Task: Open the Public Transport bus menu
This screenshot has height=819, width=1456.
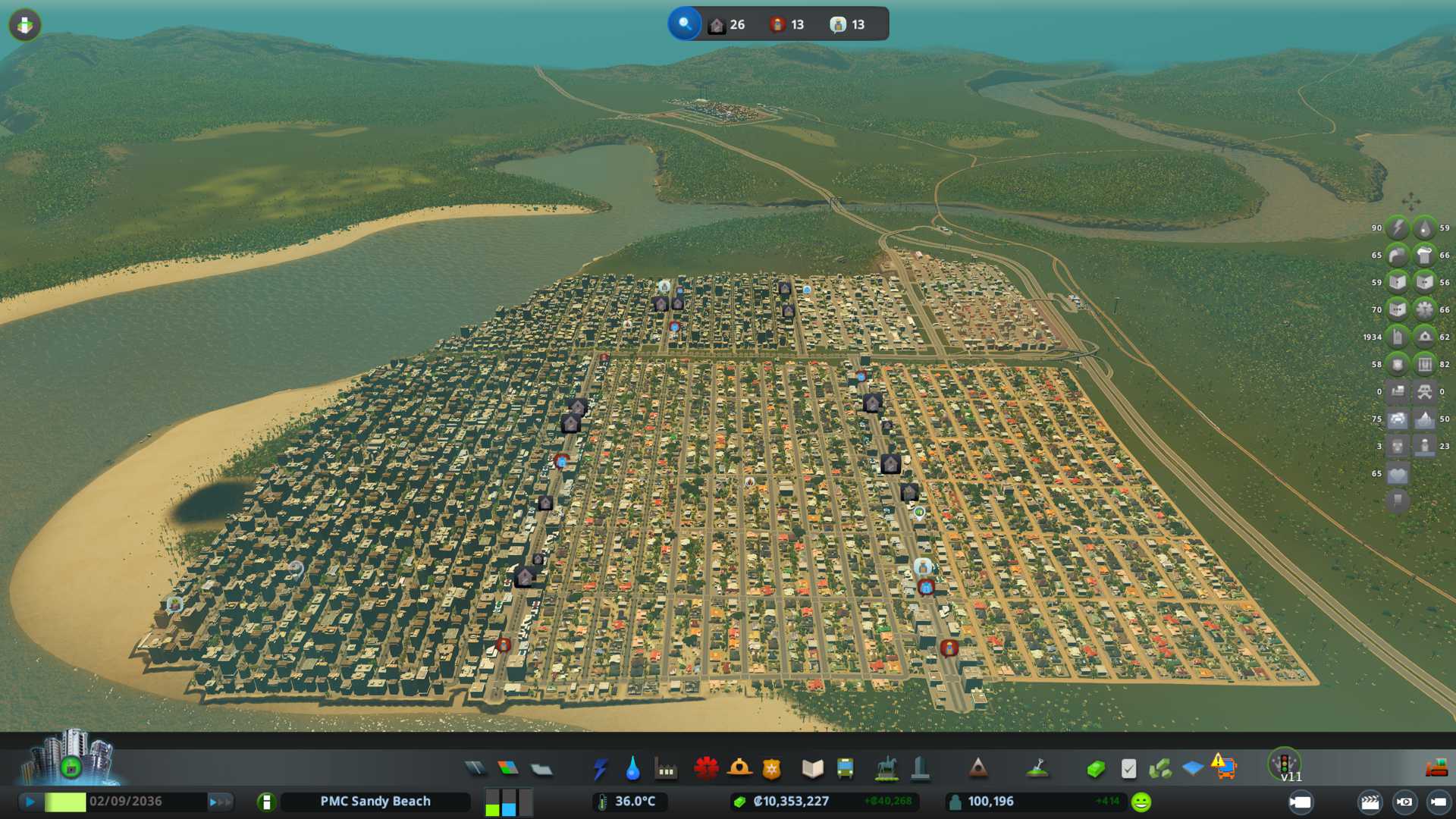Action: [845, 769]
